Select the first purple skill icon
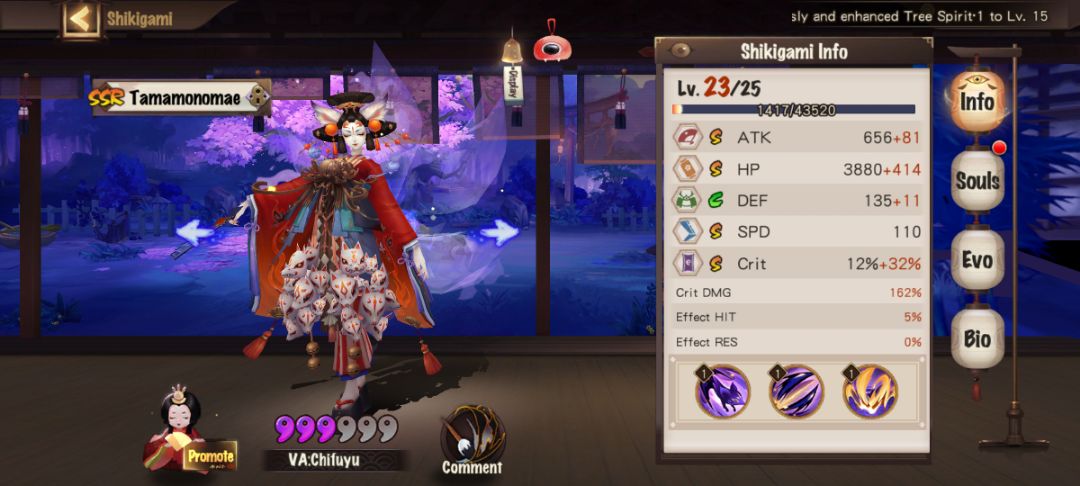The height and width of the screenshot is (486, 1080). [x=723, y=390]
